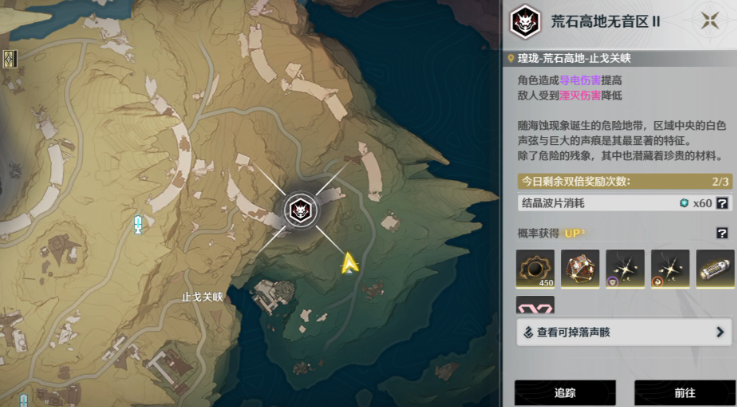Select the gear-ring reward labeled 450

(535, 269)
